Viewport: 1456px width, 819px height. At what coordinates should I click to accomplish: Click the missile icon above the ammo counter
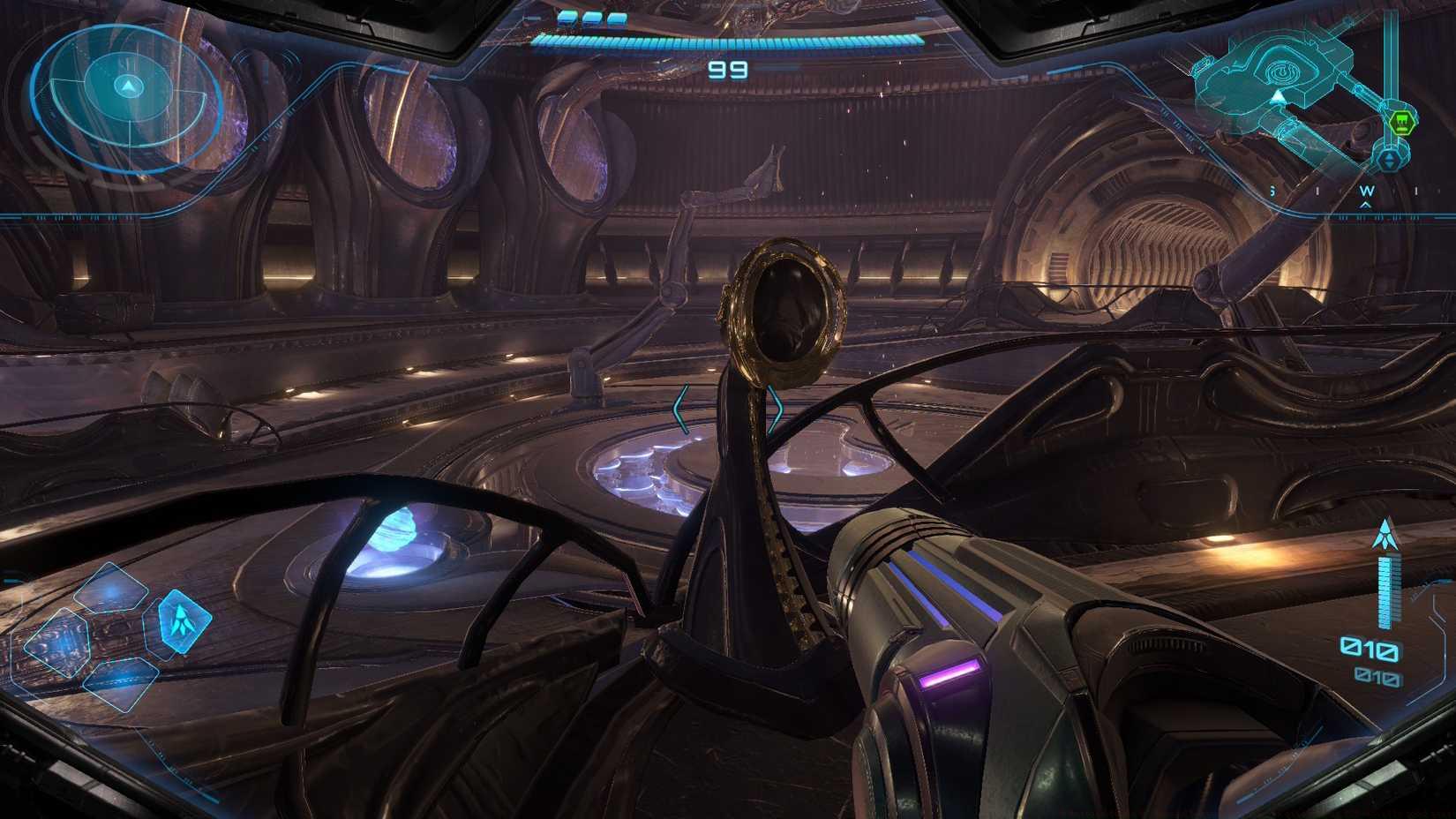(x=1385, y=535)
